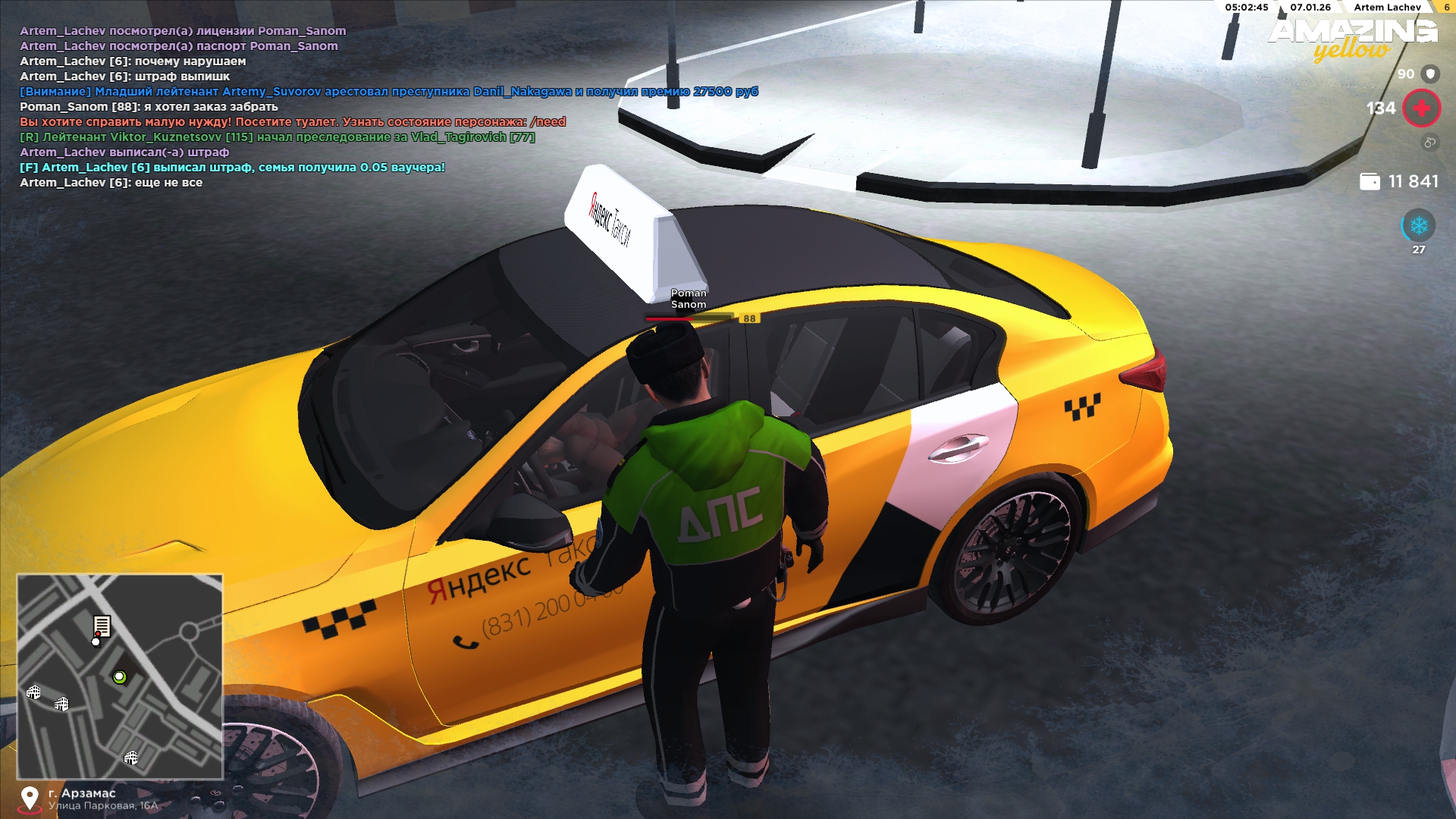Open the minimap

(120, 676)
